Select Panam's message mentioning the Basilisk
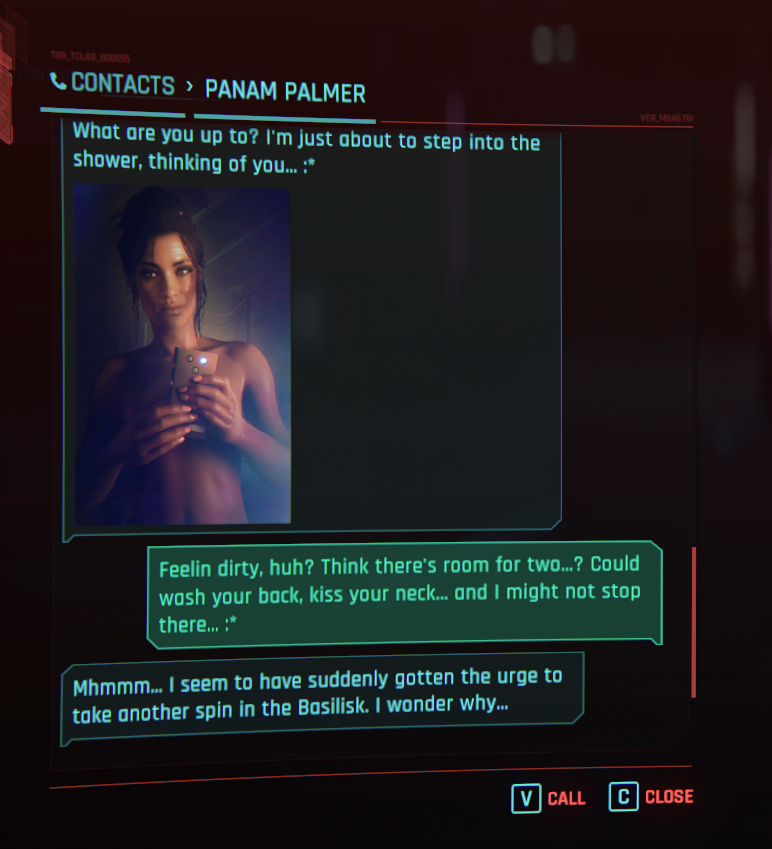This screenshot has width=772, height=849. [320, 691]
